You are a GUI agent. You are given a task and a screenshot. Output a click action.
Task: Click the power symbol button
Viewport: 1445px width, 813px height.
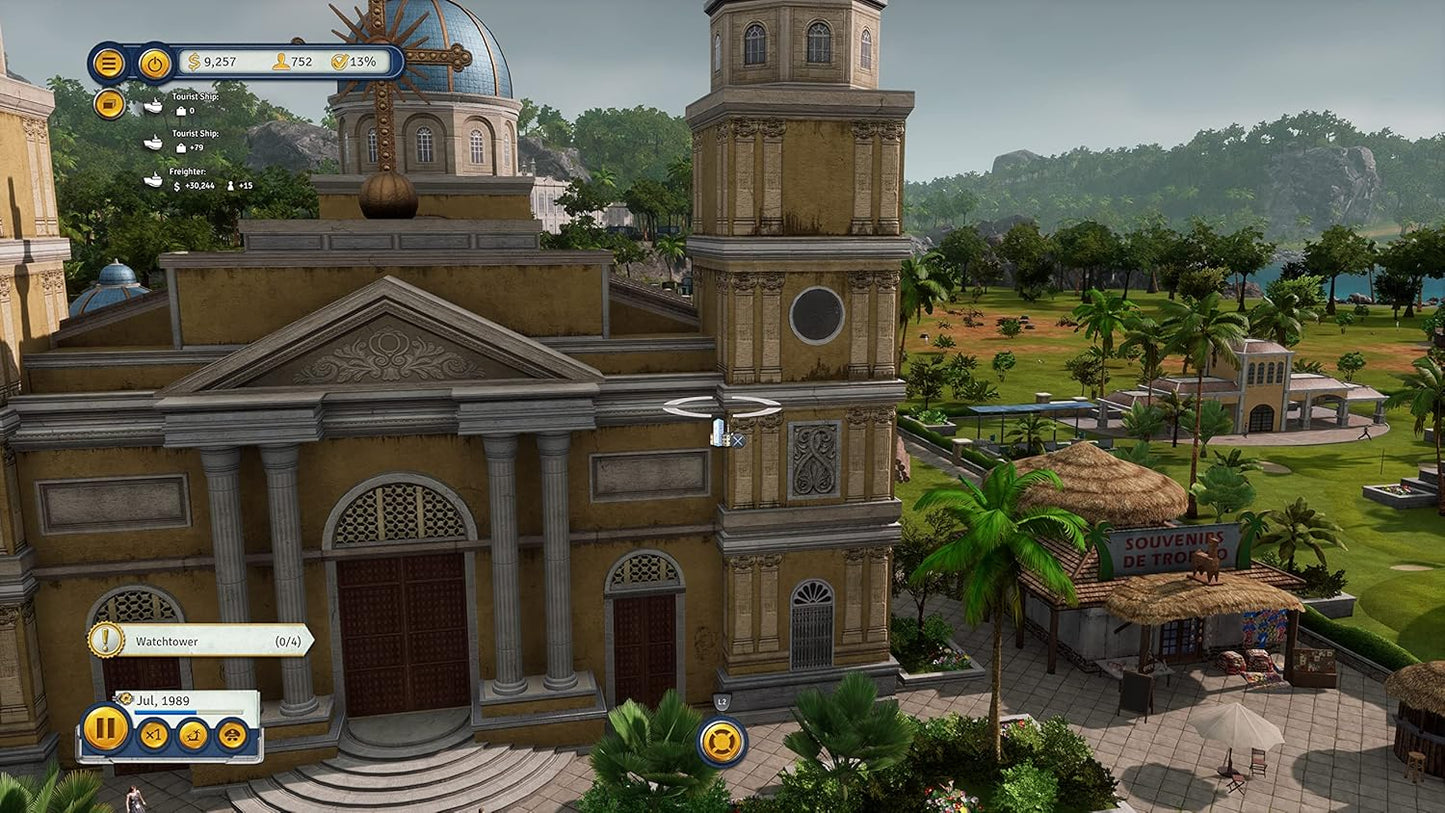[154, 63]
